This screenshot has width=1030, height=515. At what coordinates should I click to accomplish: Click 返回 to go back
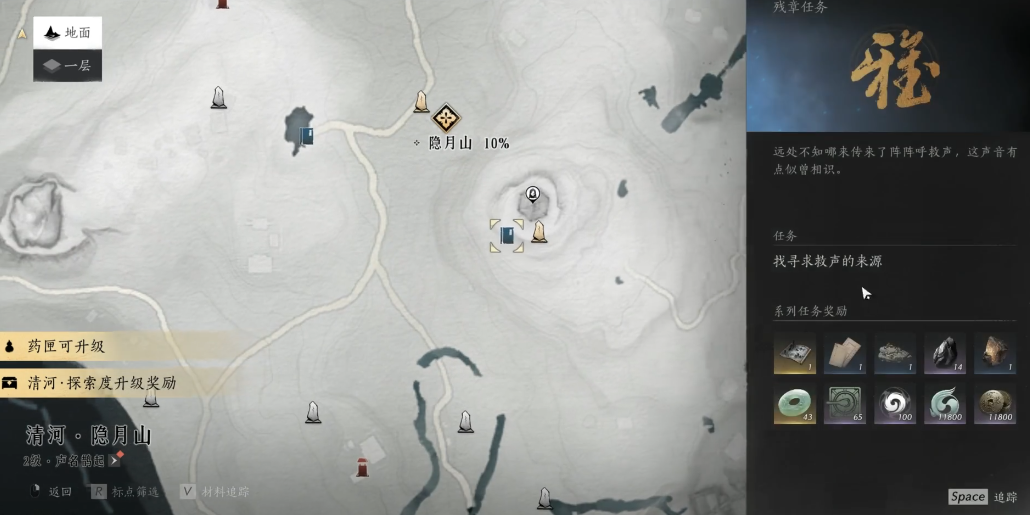pyautogui.click(x=53, y=492)
